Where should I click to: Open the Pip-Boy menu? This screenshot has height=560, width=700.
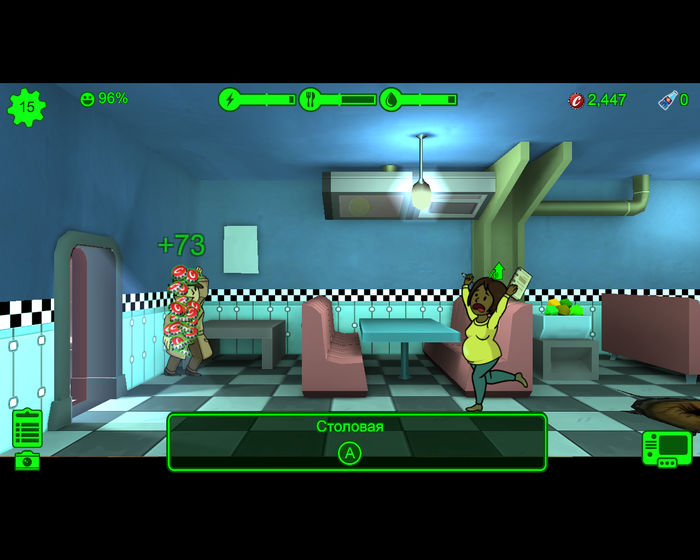[666, 447]
